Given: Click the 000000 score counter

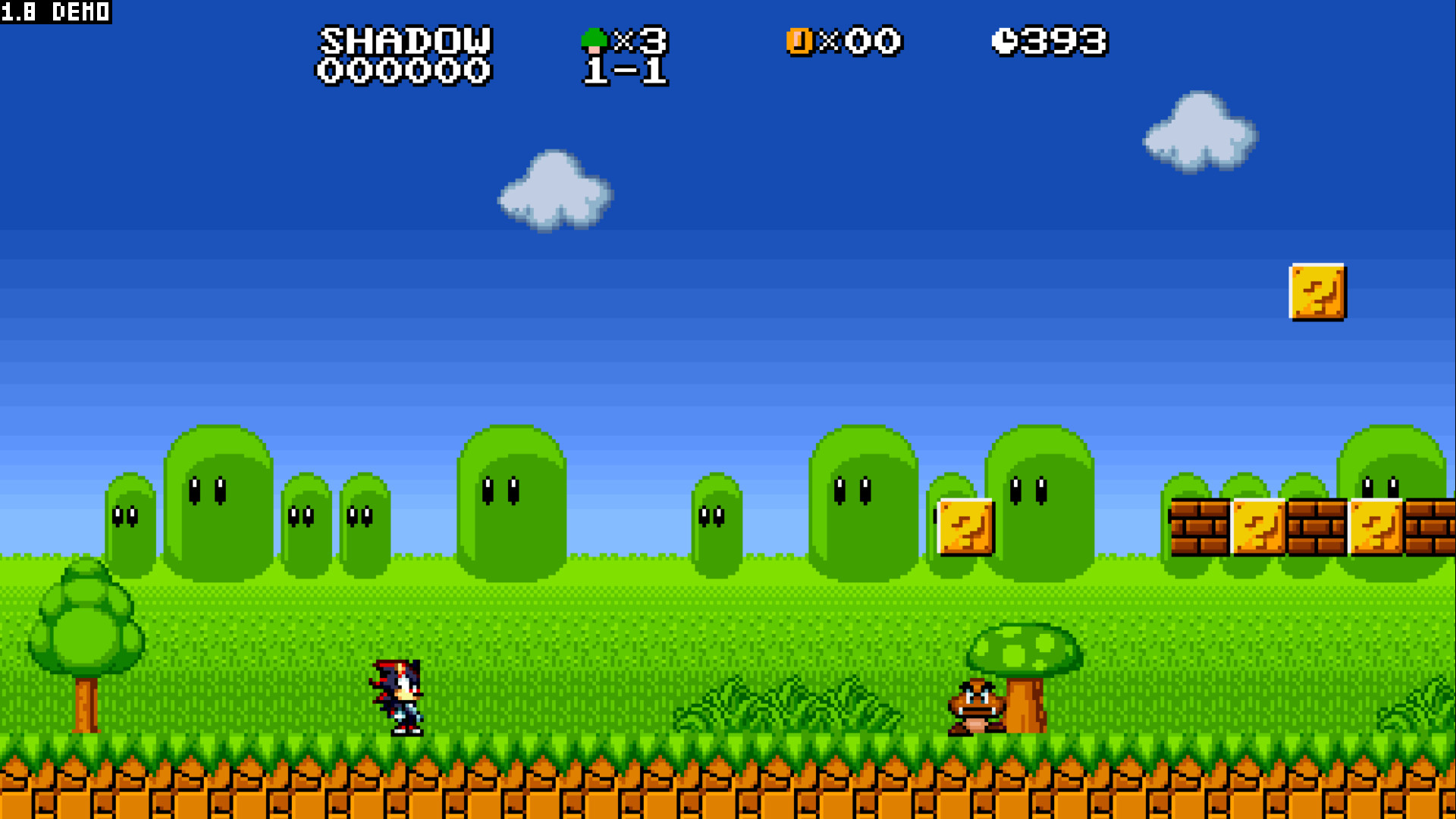Looking at the screenshot, I should click(x=403, y=71).
